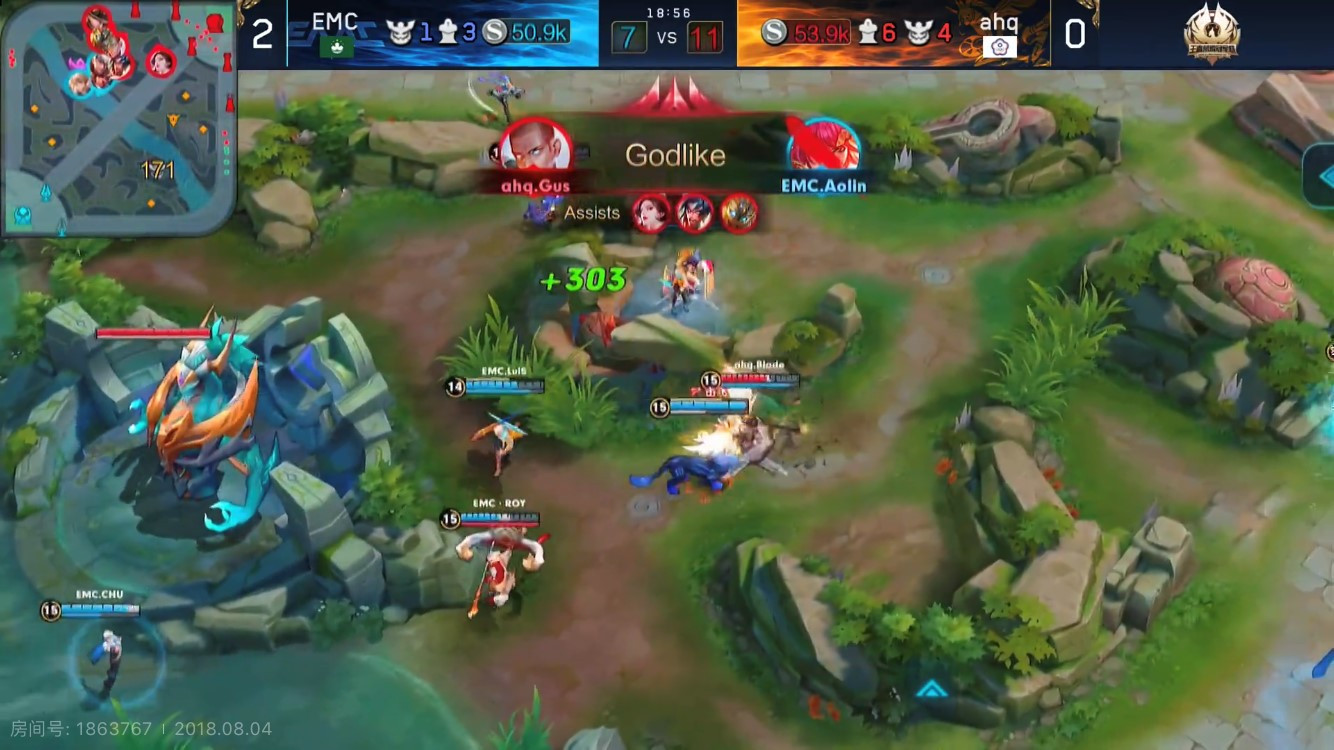Click the dark-haired warrior assist portrait
The width and height of the screenshot is (1334, 750).
695,213
